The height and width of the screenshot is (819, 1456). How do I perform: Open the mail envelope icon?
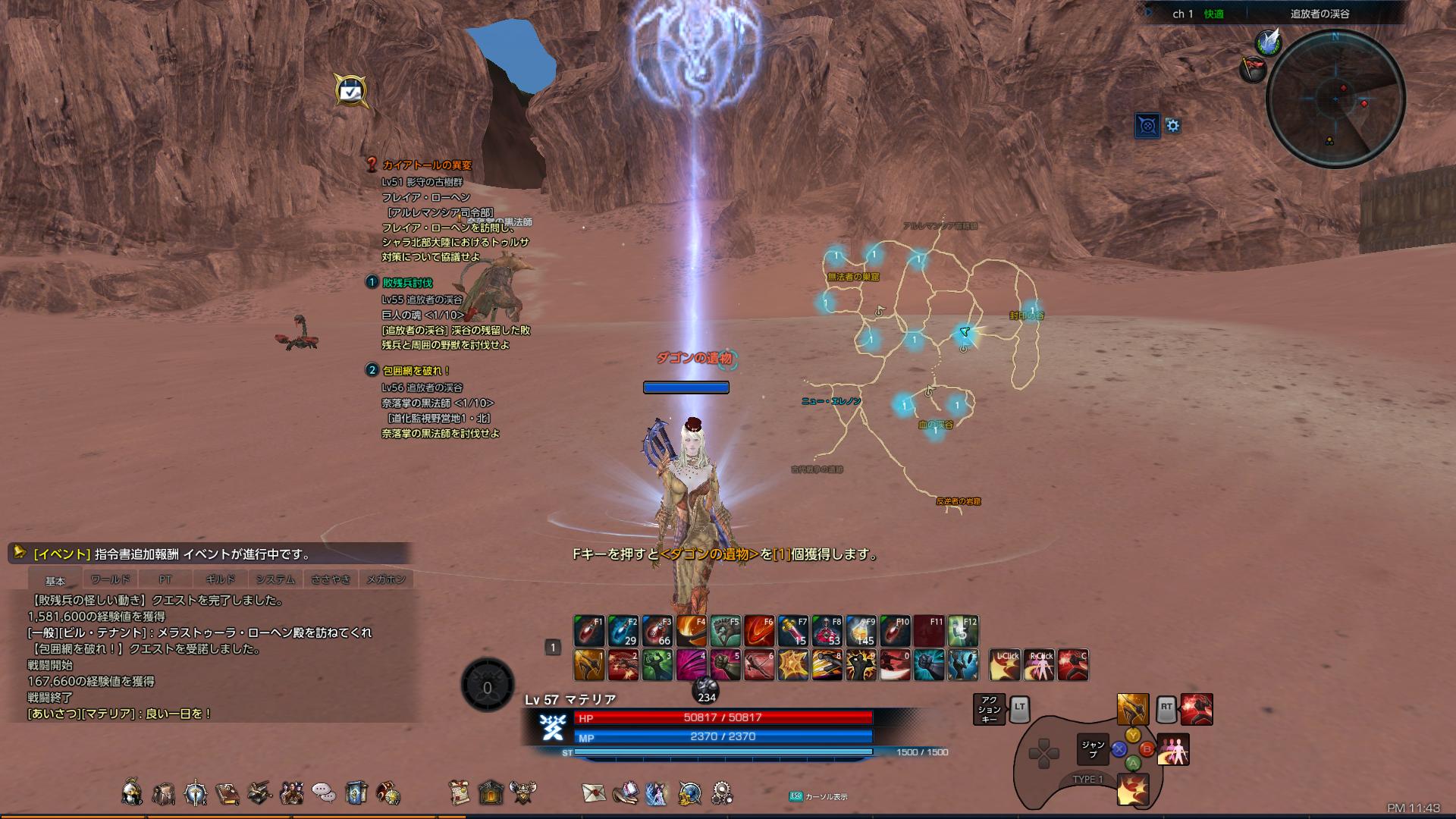coord(594,792)
